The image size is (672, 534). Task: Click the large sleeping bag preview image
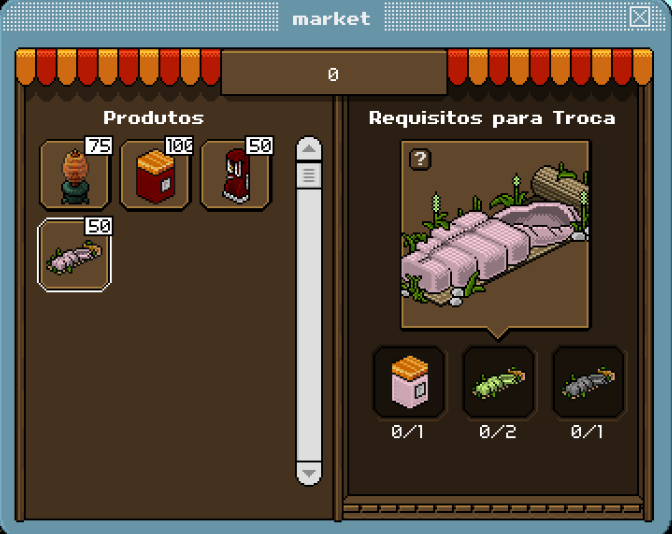point(496,235)
